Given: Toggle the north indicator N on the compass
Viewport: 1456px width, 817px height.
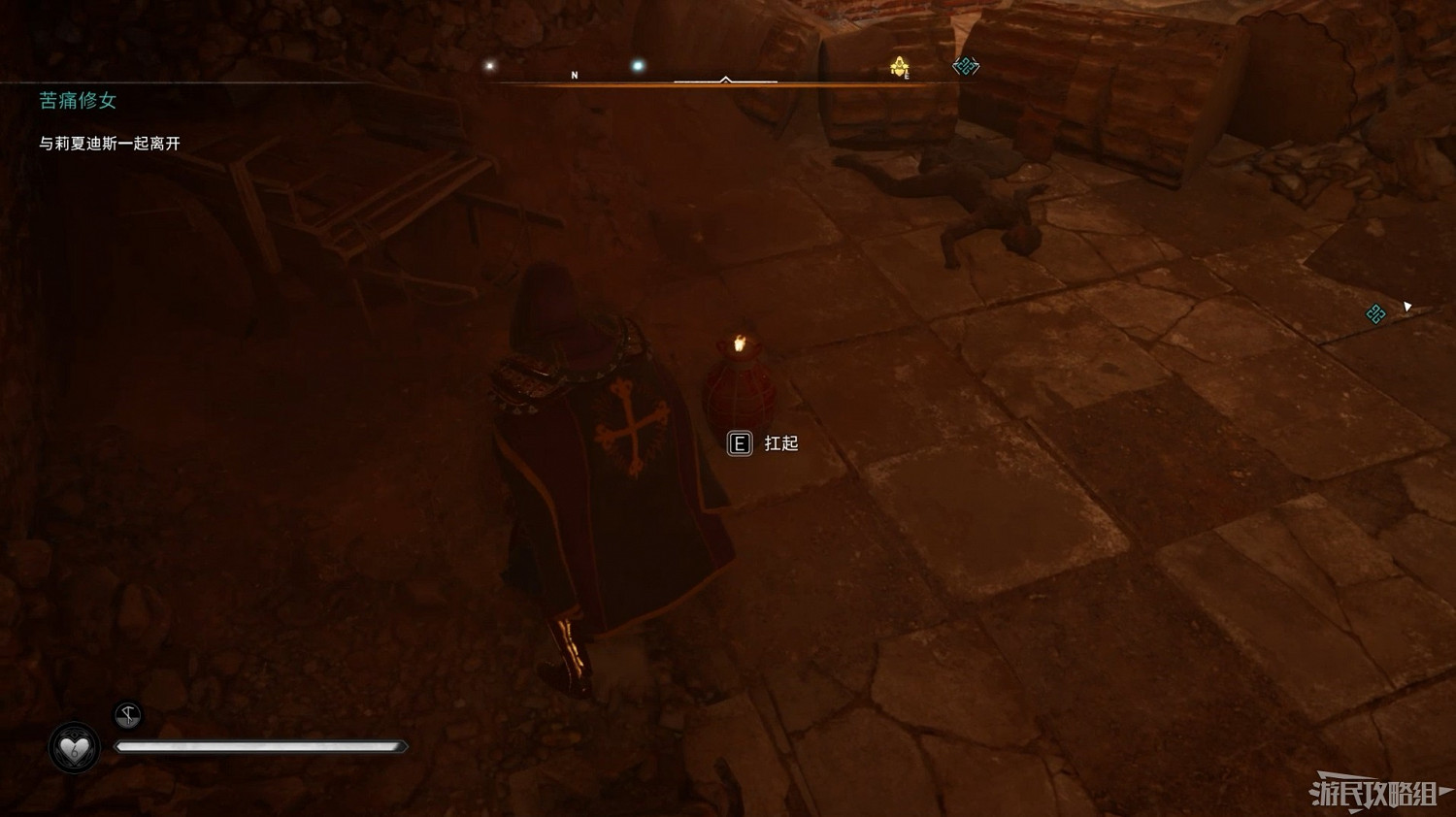Looking at the screenshot, I should tap(575, 73).
